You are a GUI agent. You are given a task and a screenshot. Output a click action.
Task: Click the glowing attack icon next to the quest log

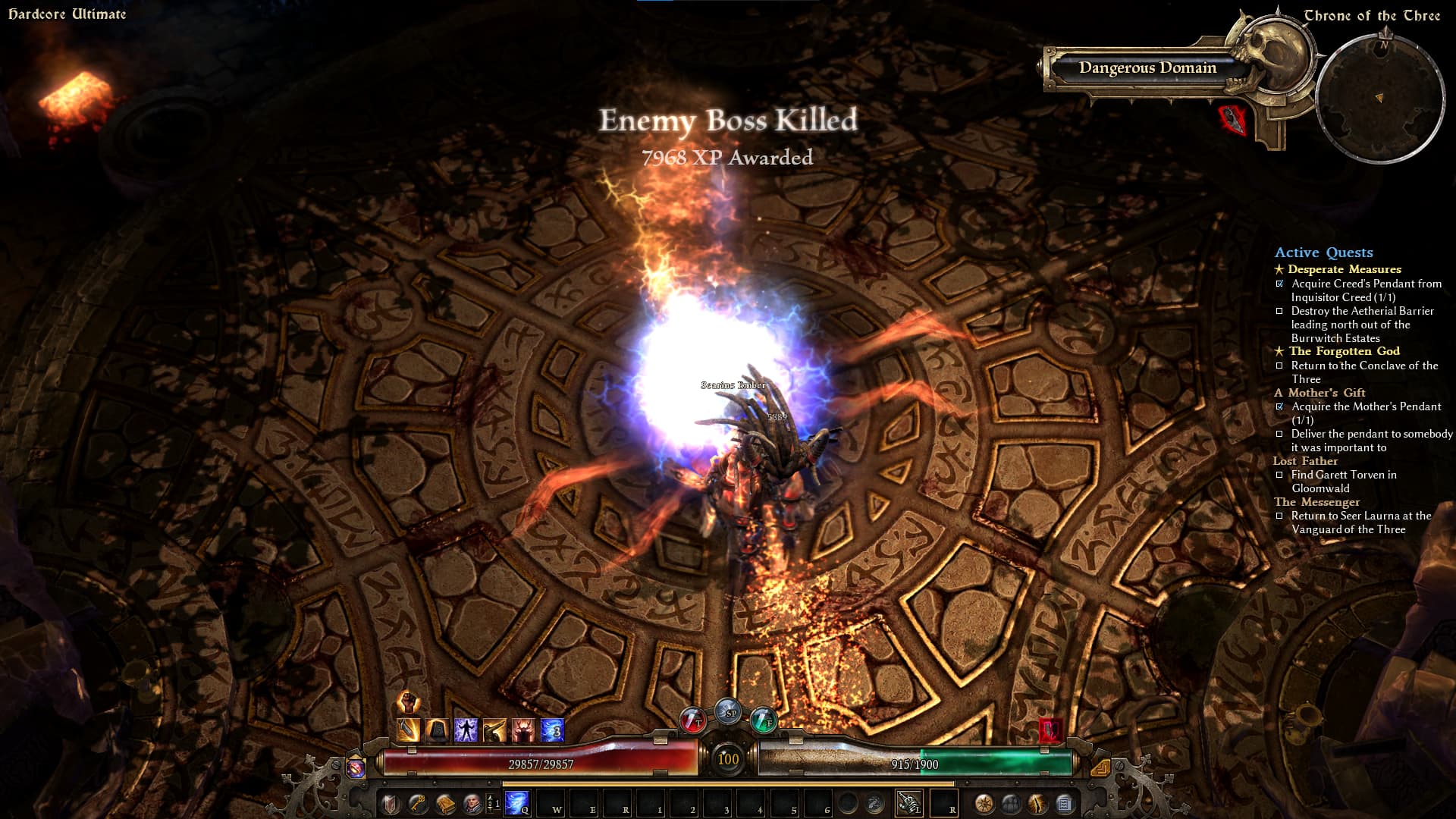coord(1037,802)
